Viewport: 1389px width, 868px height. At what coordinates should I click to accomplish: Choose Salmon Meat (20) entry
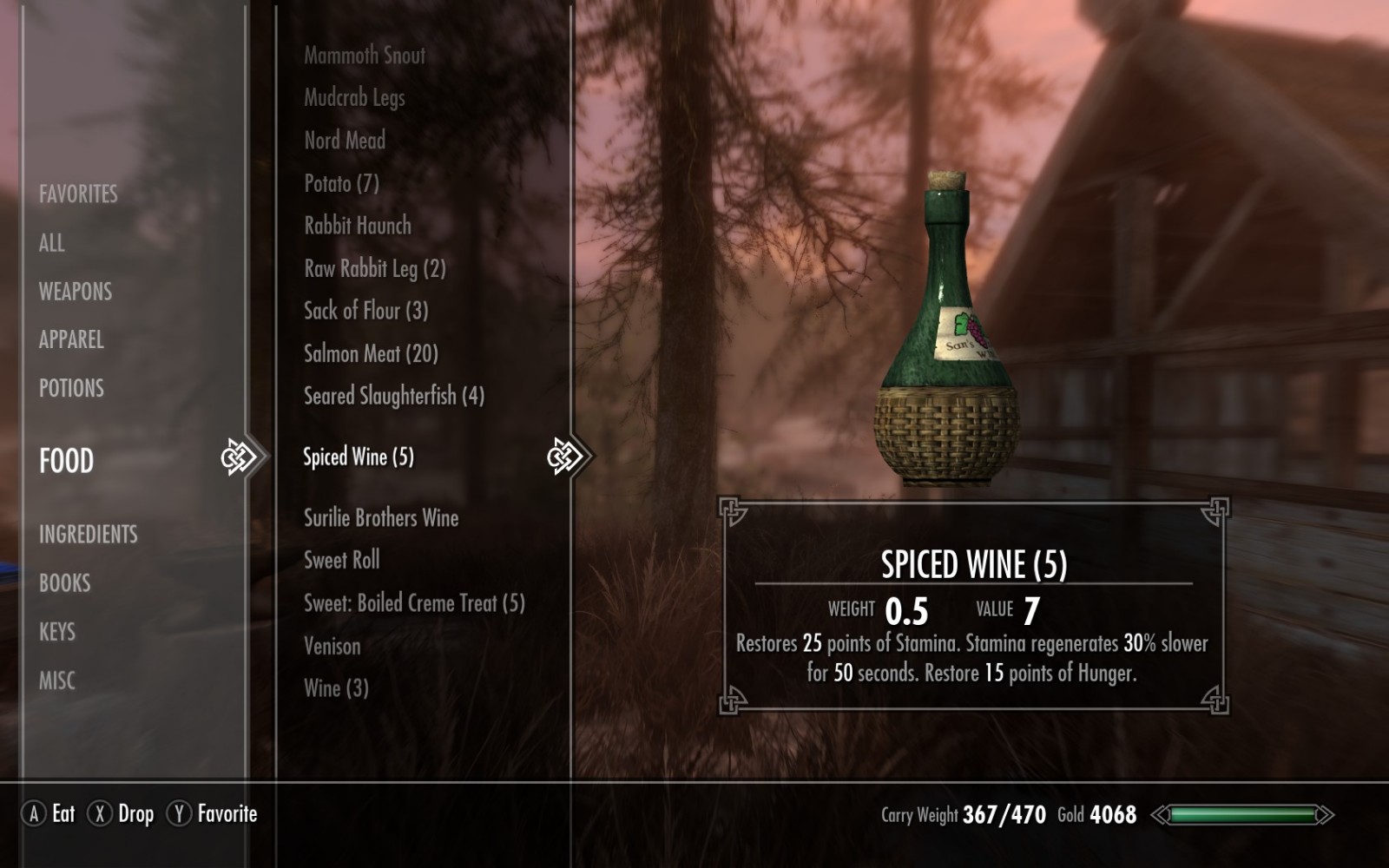click(371, 353)
